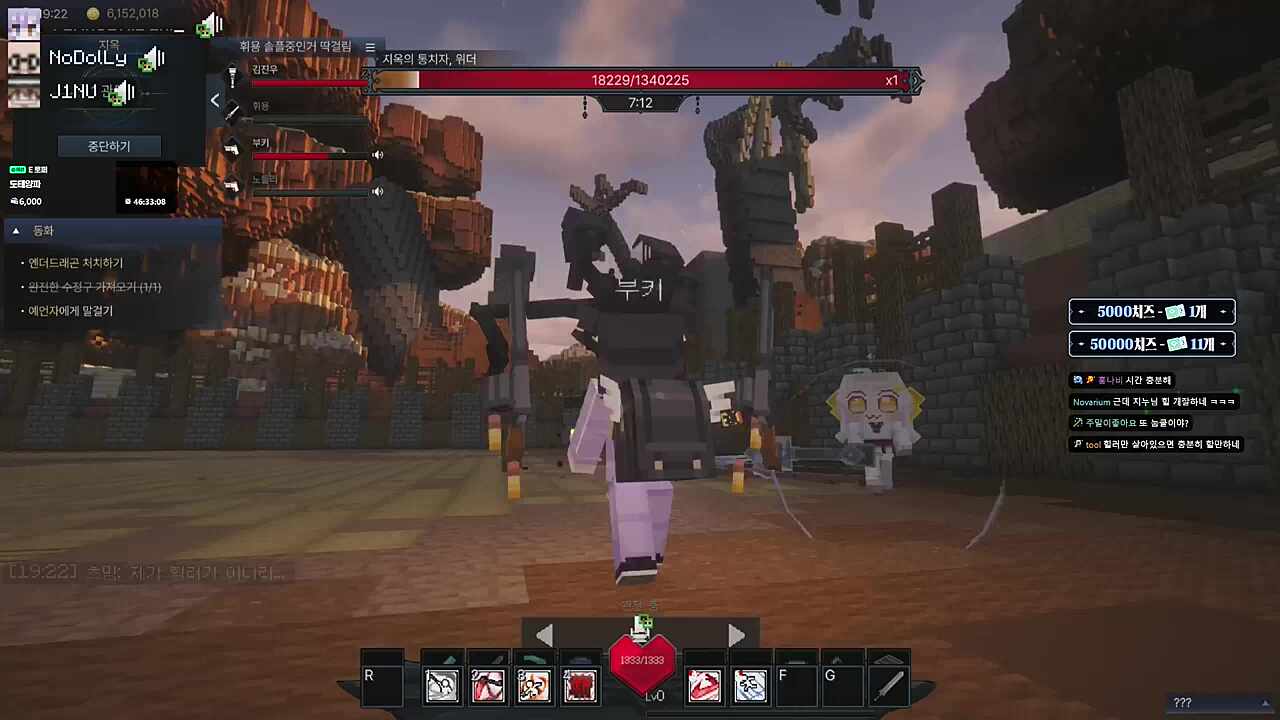Use the blue running figure skill
The height and width of the screenshot is (720, 1280).
coord(750,685)
